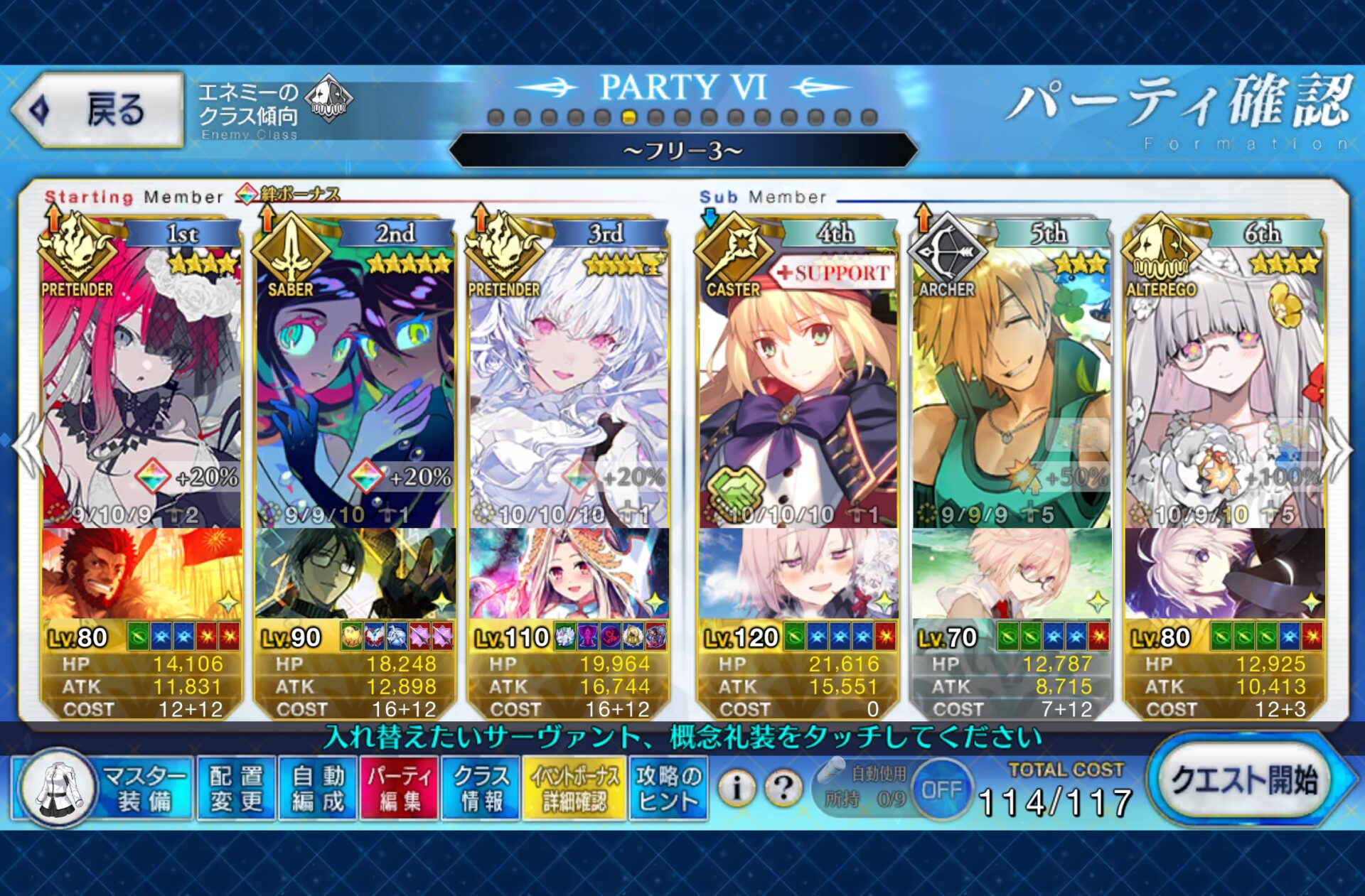The width and height of the screenshot is (1365, 896).
Task: Select the 配置変更 button
Action: click(x=236, y=789)
